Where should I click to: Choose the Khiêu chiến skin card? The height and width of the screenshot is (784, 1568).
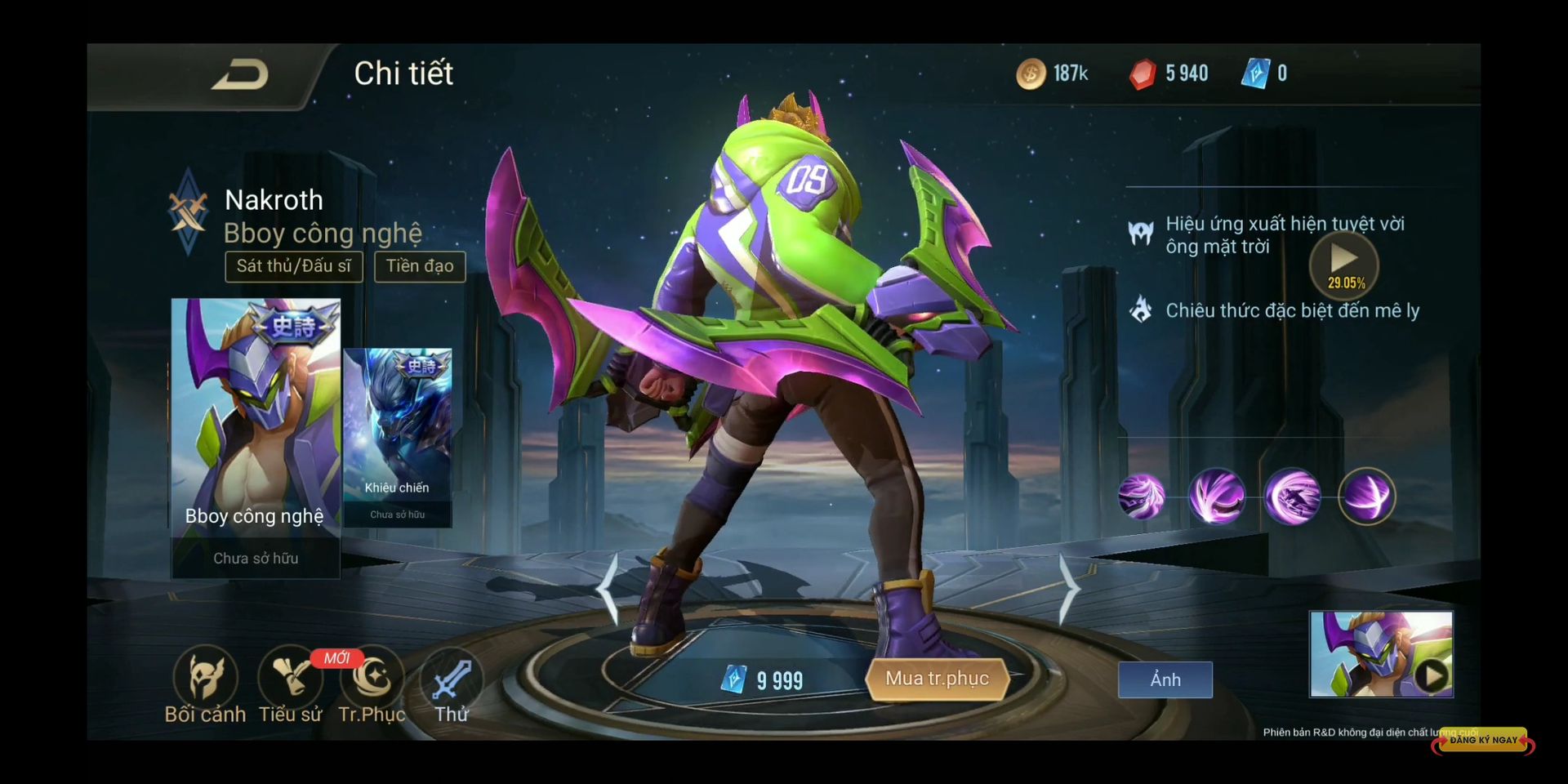point(398,437)
